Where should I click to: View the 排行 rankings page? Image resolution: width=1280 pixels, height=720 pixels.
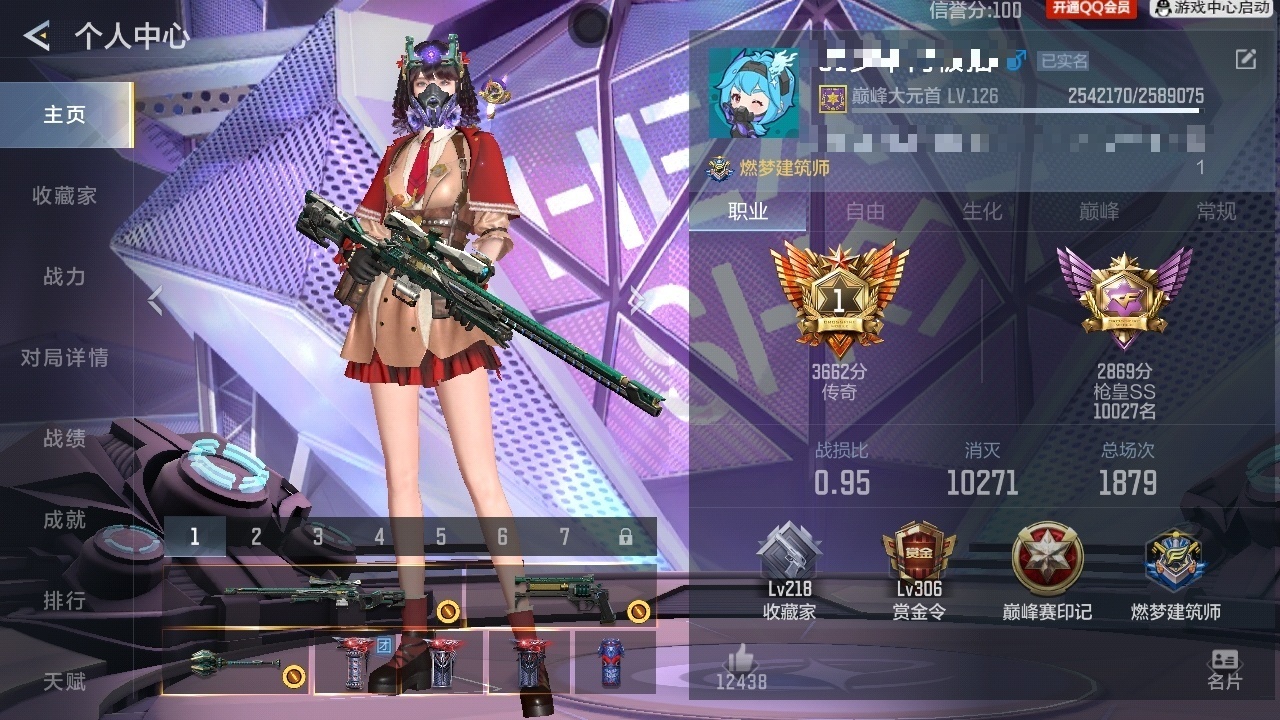65,601
